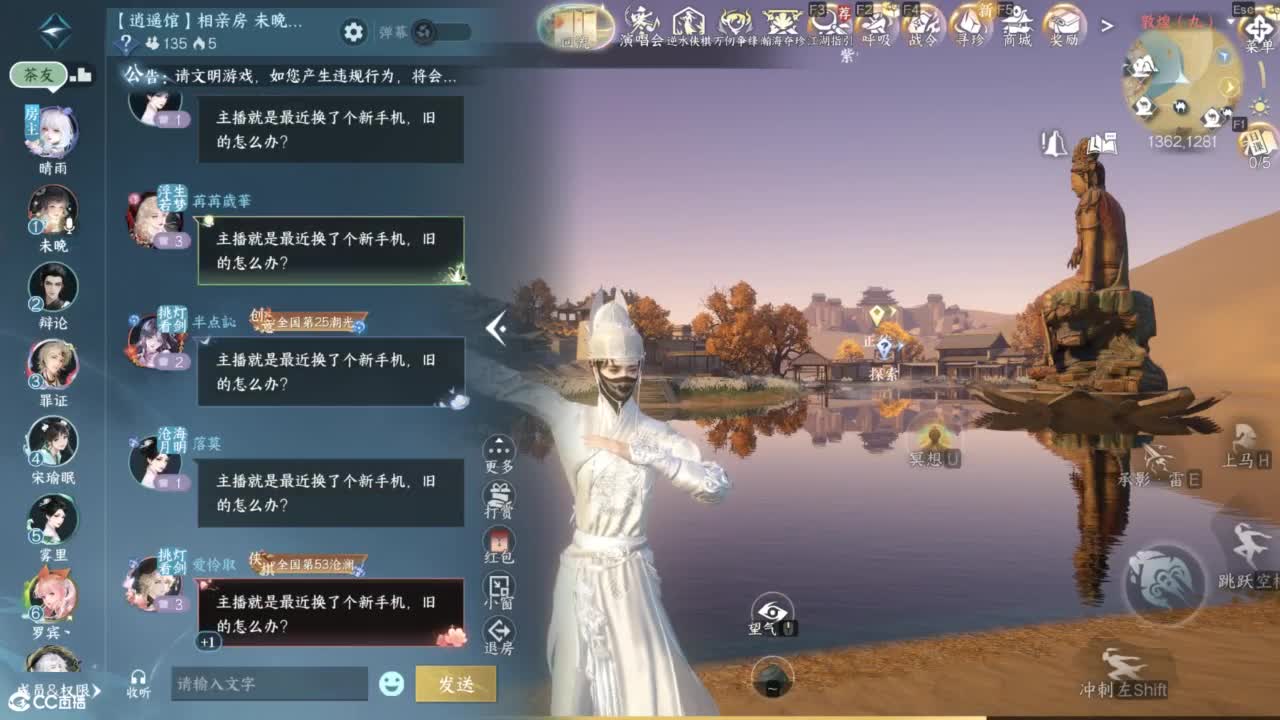Image resolution: width=1280 pixels, height=720 pixels.
Task: Click the 呼吸 breathing activity icon
Action: (x=876, y=24)
